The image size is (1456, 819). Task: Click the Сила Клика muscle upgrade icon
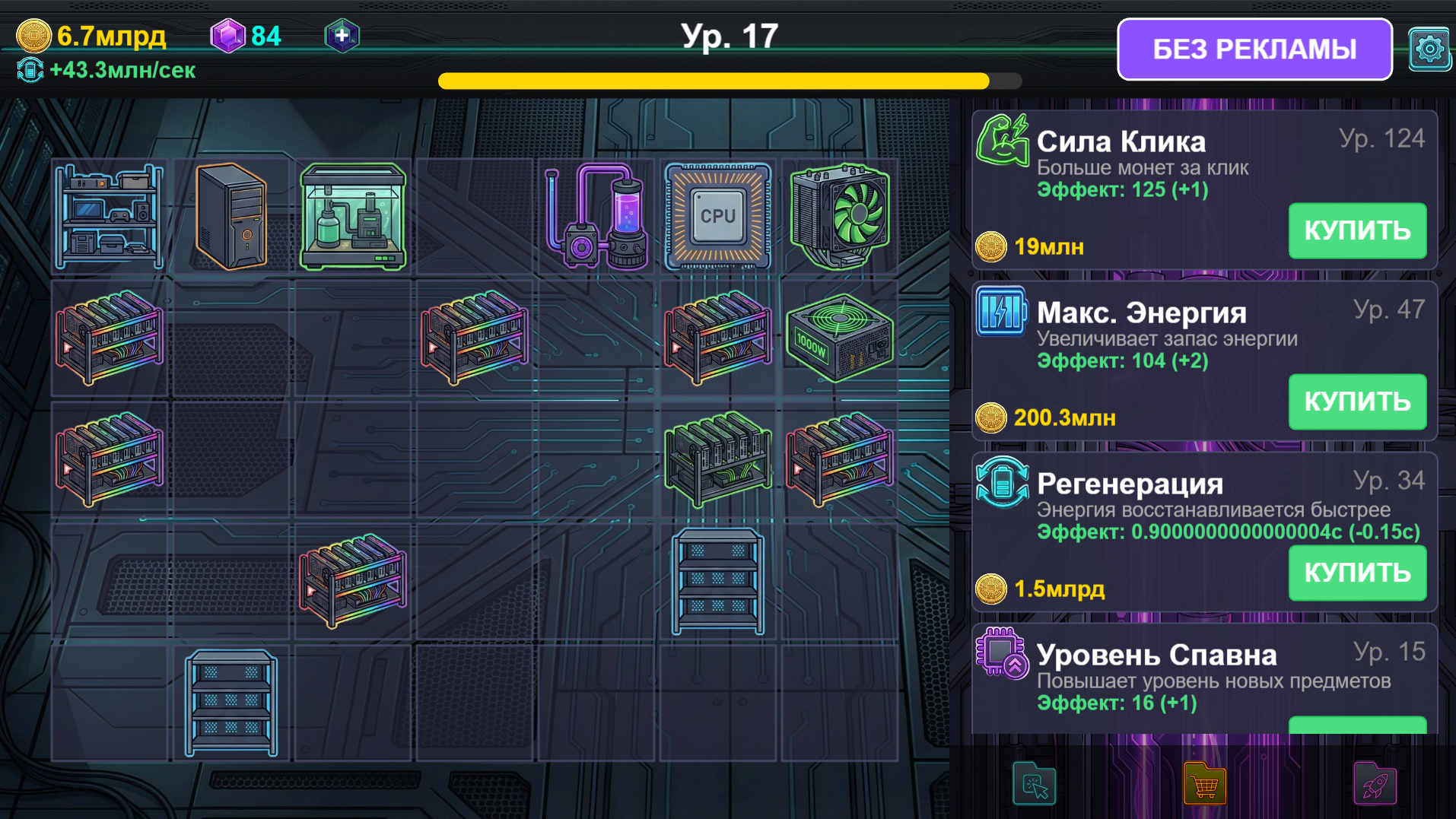pyautogui.click(x=1004, y=141)
